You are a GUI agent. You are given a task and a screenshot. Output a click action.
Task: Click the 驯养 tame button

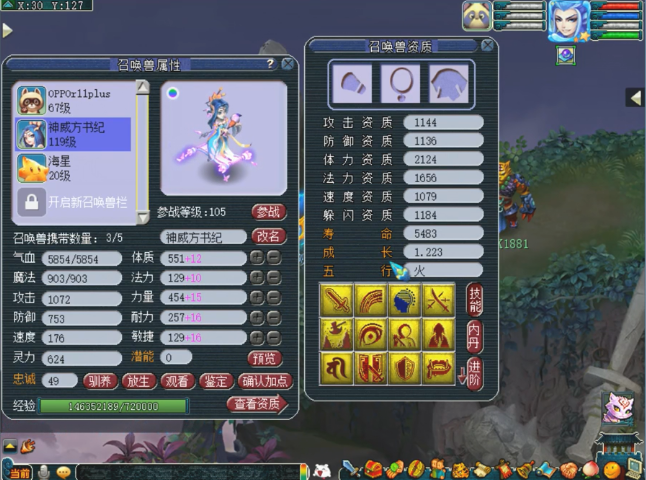pos(99,381)
